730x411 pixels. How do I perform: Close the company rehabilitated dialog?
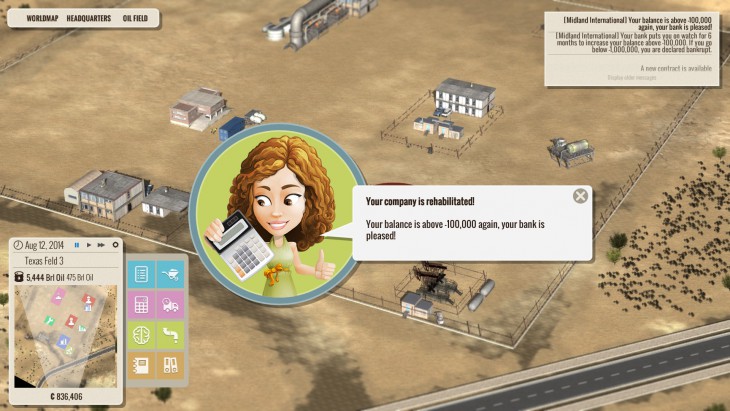pyautogui.click(x=580, y=196)
